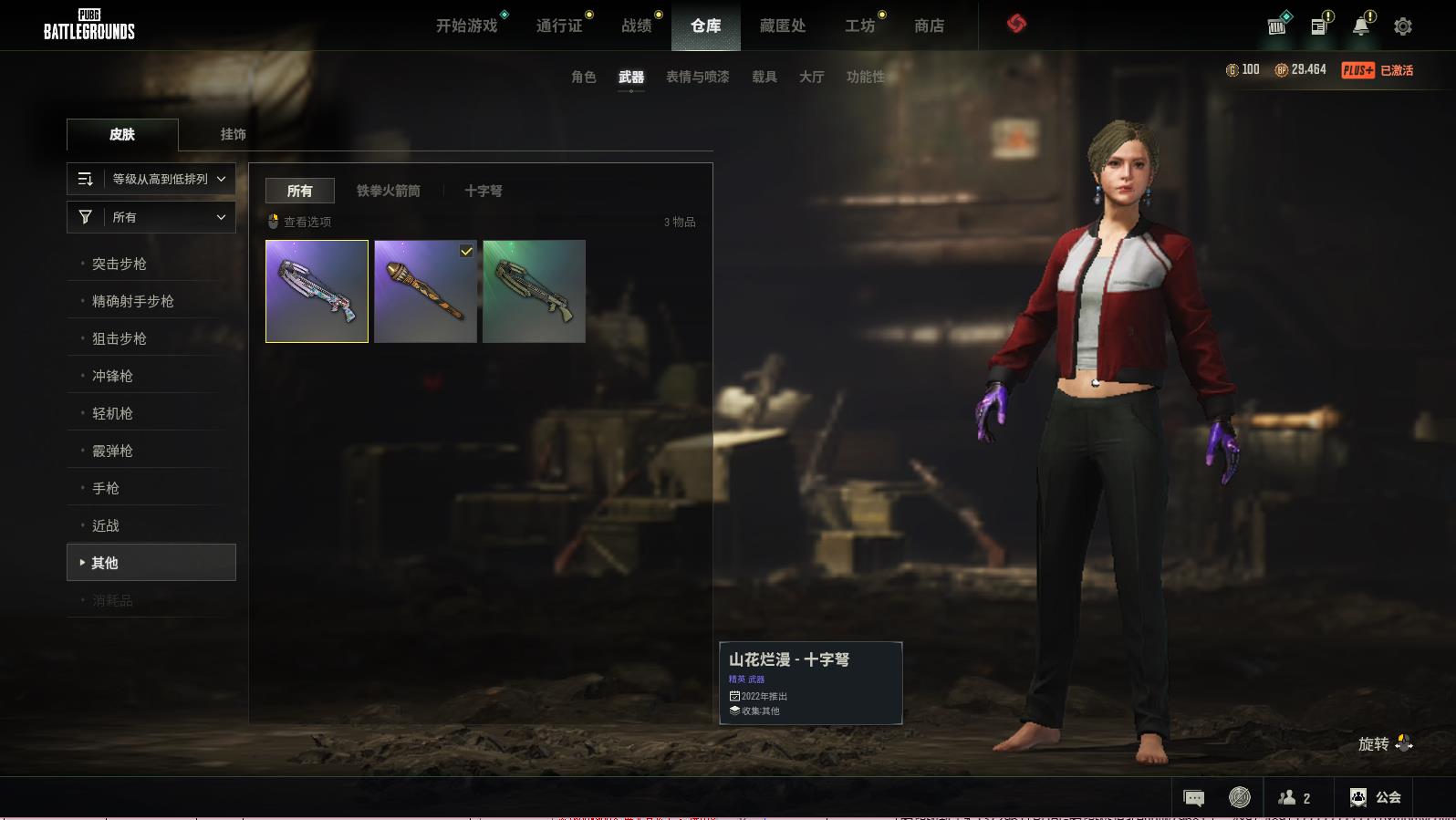Switch to the 载具 vehicle sub-tab

[764, 77]
